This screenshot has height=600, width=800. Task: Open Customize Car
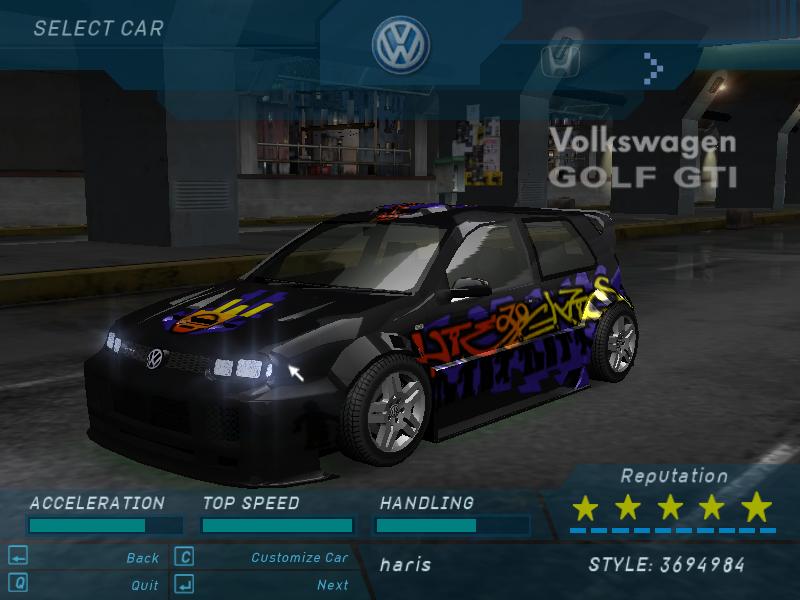[x=299, y=558]
